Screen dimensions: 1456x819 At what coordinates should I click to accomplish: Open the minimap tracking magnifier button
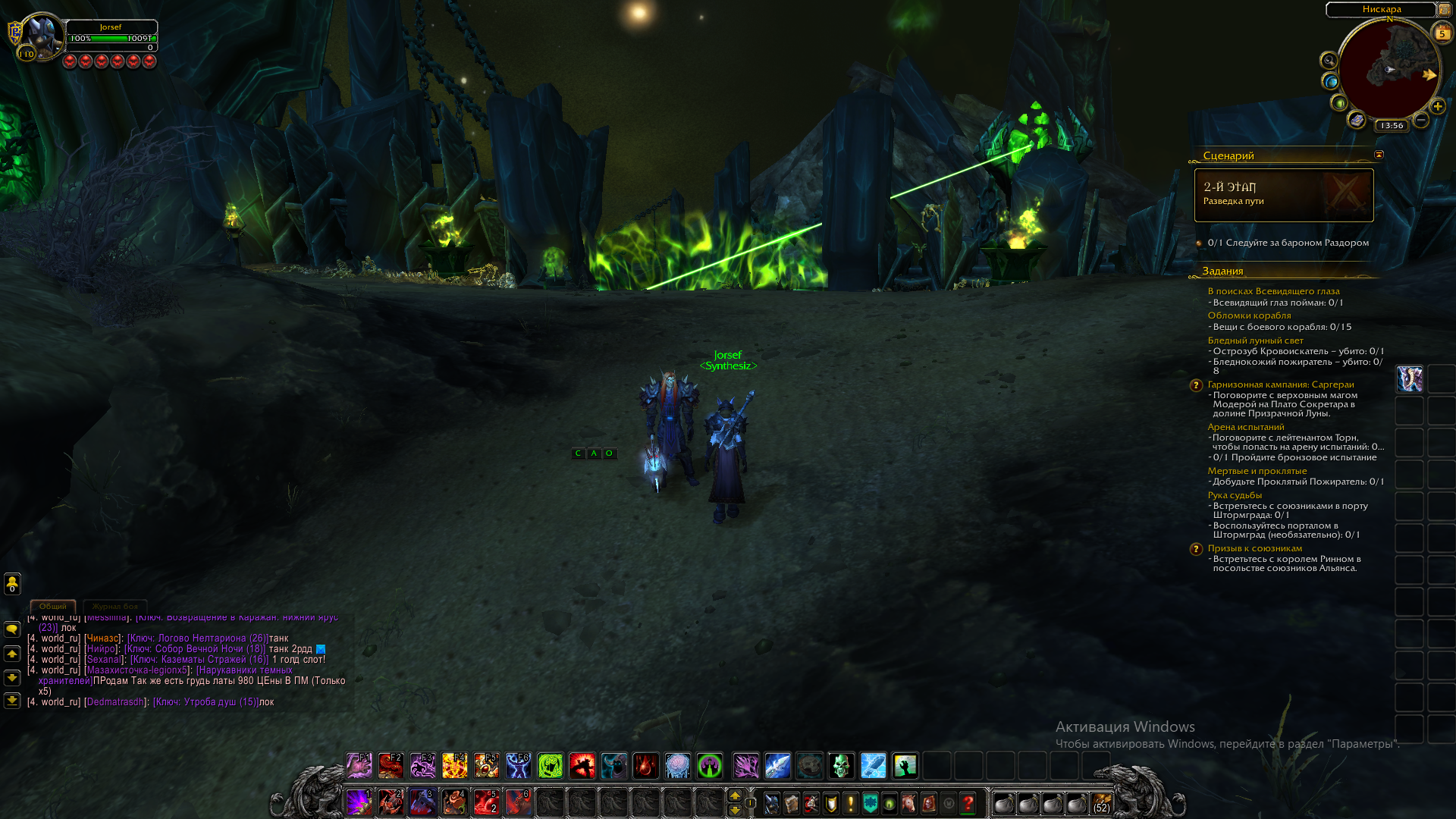(x=1329, y=61)
